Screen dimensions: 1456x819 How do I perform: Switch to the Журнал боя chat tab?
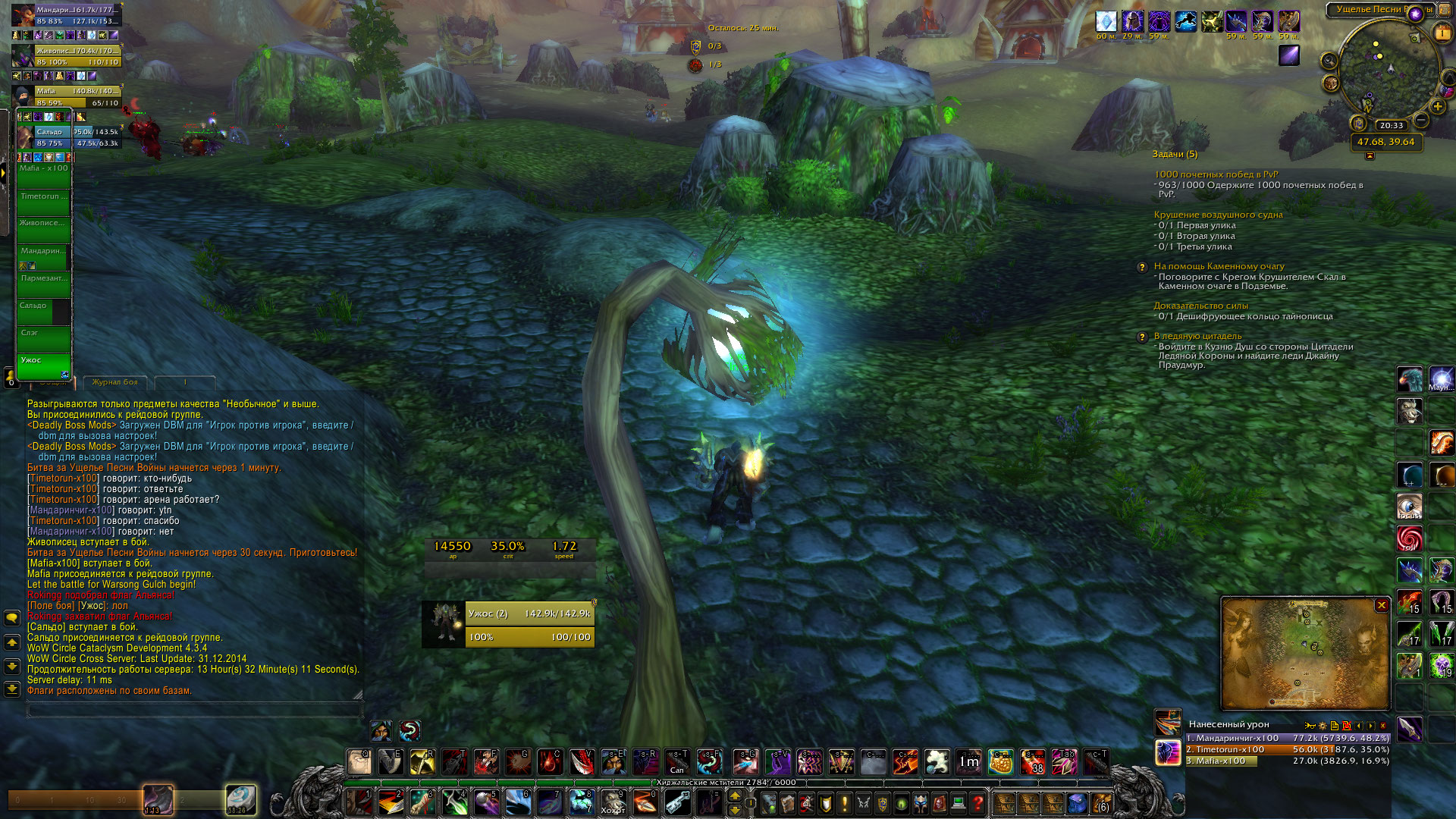(115, 382)
